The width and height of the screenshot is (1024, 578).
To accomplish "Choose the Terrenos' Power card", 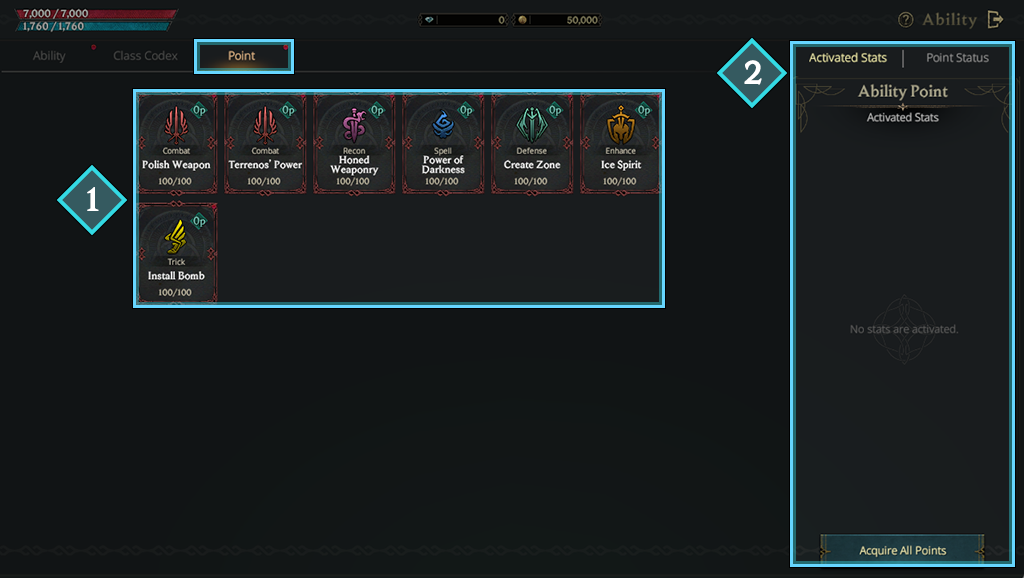I will click(x=265, y=142).
